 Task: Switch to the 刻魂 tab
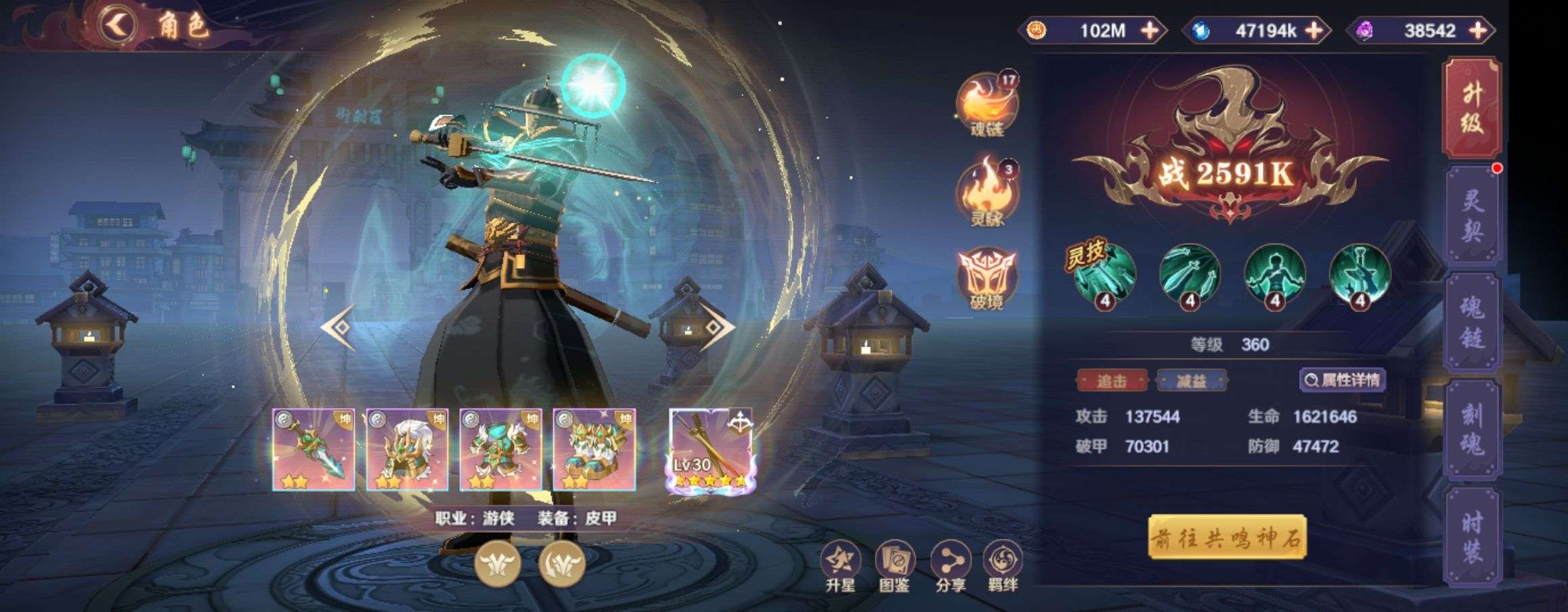(x=1472, y=430)
